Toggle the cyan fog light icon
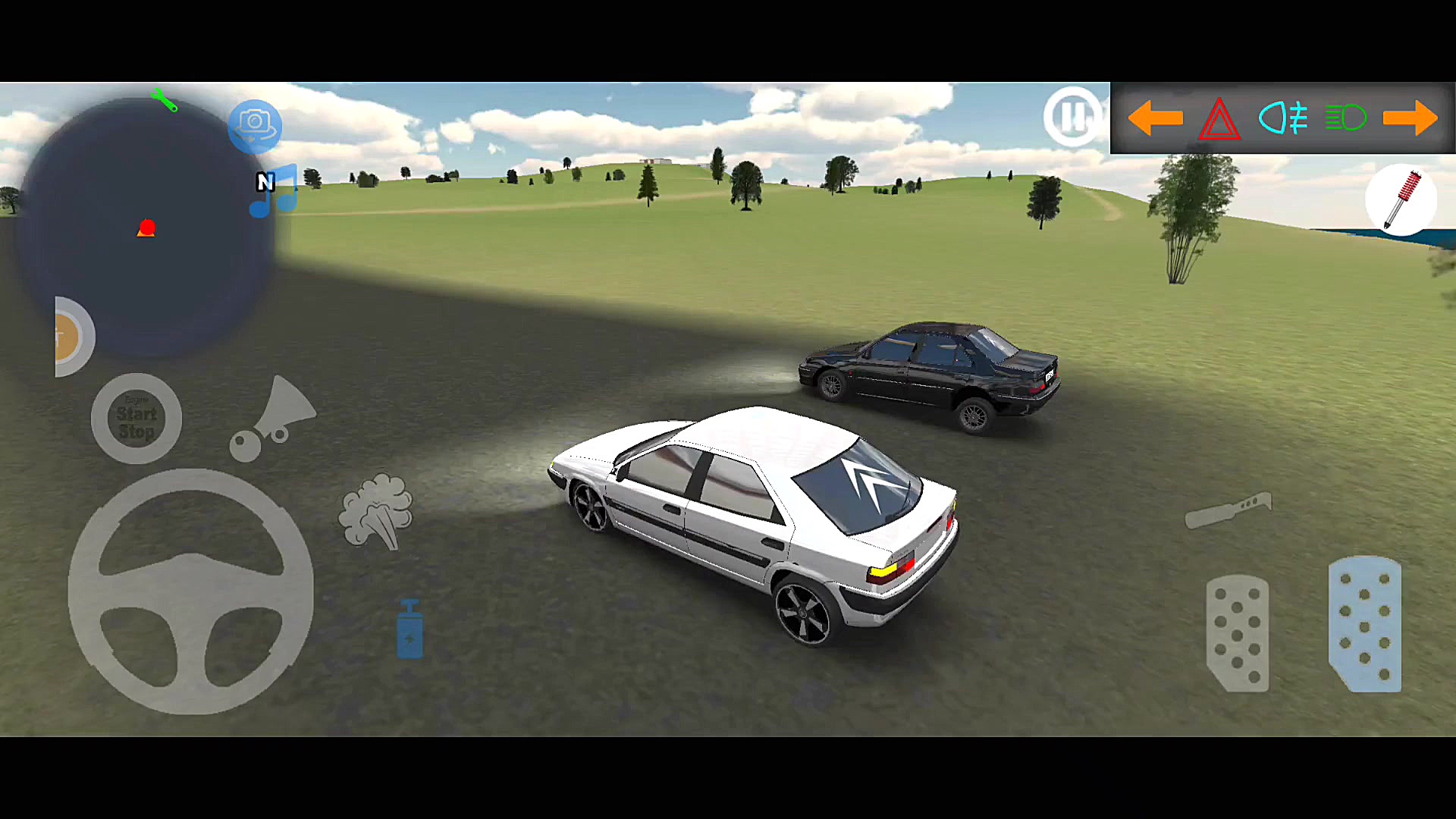This screenshot has height=819, width=1456. [1283, 118]
